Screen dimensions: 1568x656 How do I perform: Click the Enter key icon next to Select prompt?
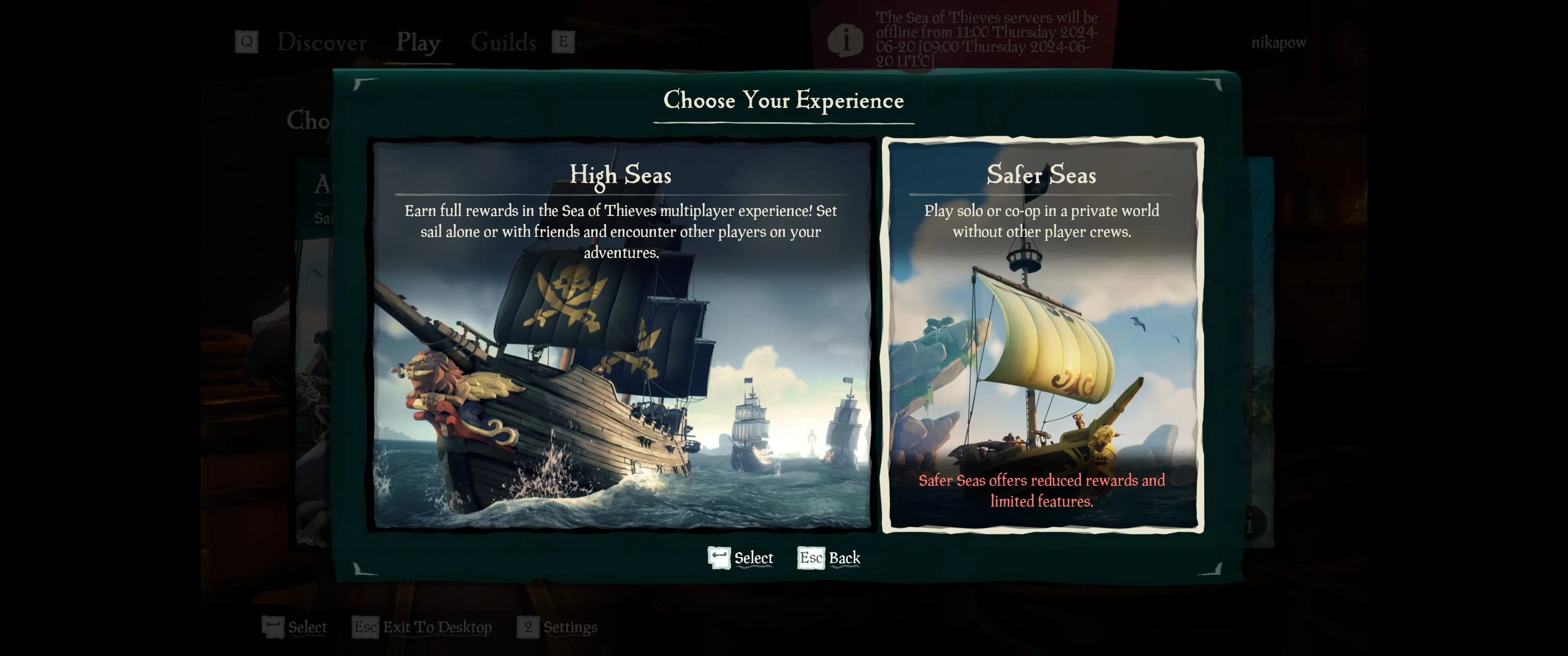(x=718, y=558)
